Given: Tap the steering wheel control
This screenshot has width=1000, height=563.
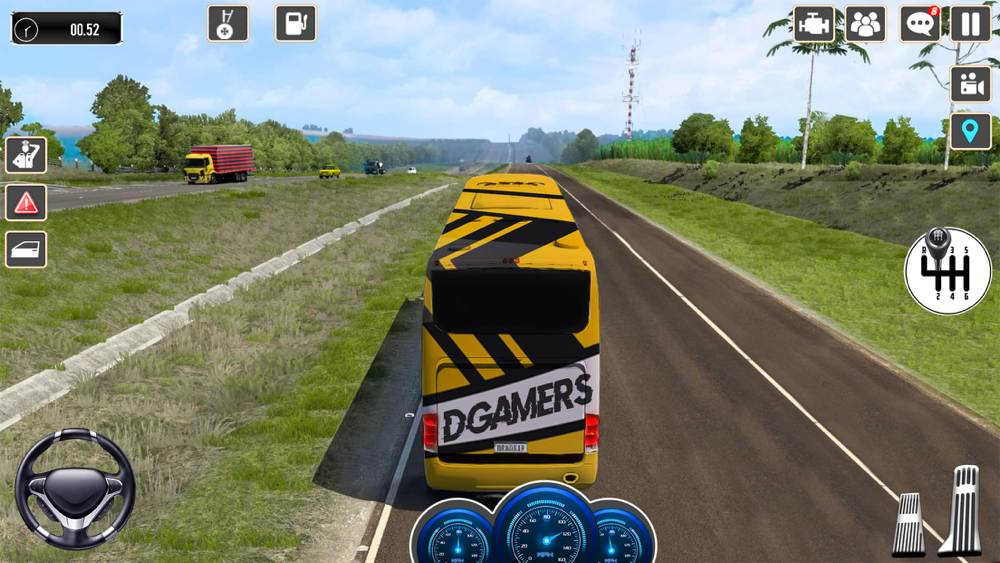Looking at the screenshot, I should click(75, 489).
